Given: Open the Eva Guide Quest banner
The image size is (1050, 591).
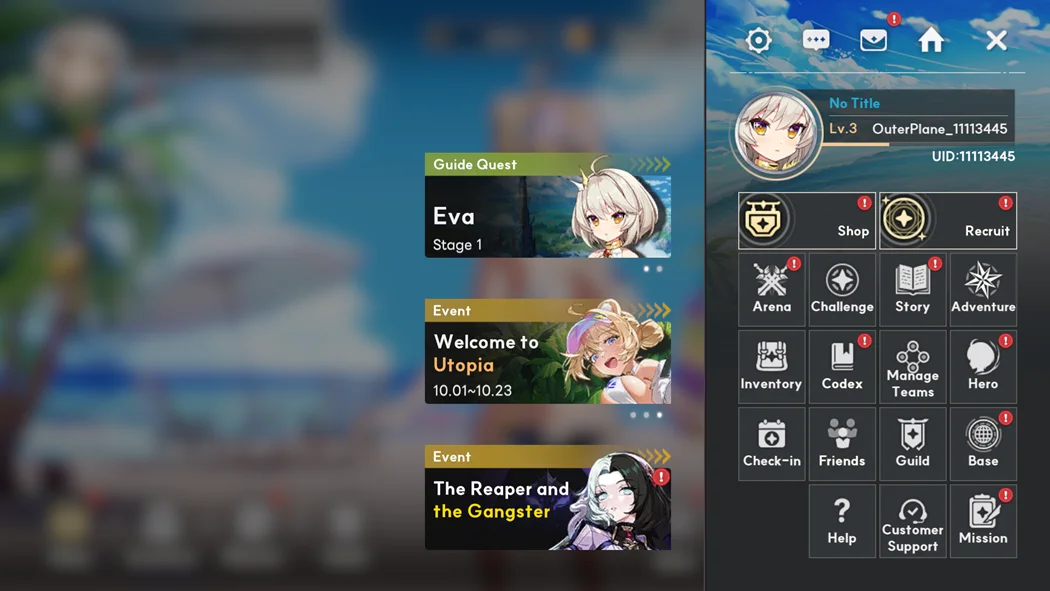Looking at the screenshot, I should tap(548, 206).
